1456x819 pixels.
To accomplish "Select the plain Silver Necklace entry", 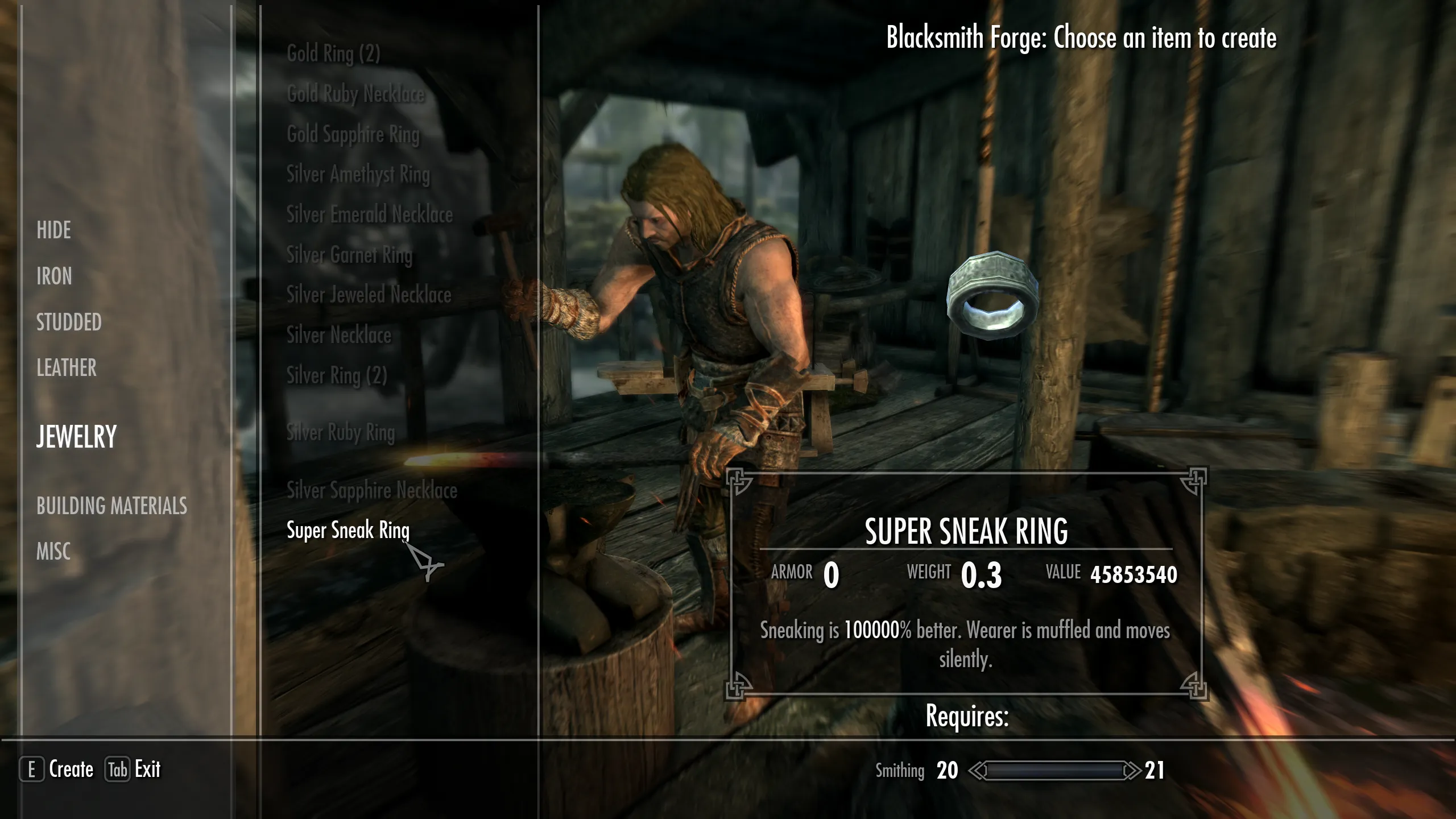I will [x=339, y=336].
